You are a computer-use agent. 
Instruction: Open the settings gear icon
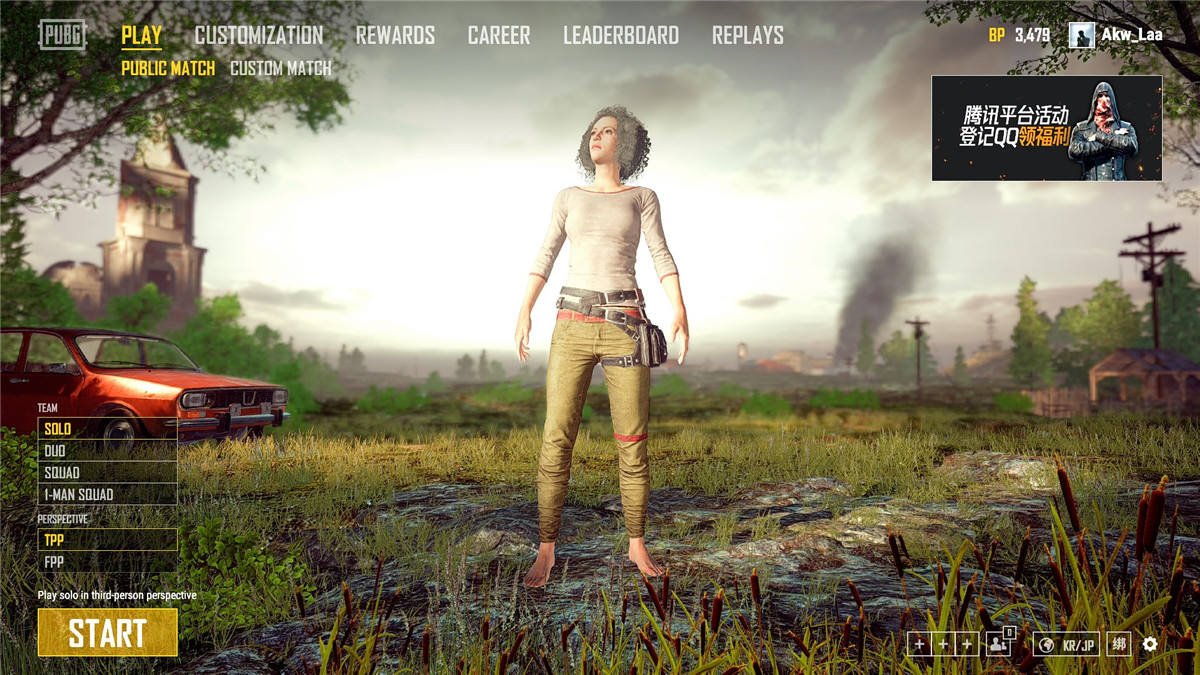(x=1150, y=644)
